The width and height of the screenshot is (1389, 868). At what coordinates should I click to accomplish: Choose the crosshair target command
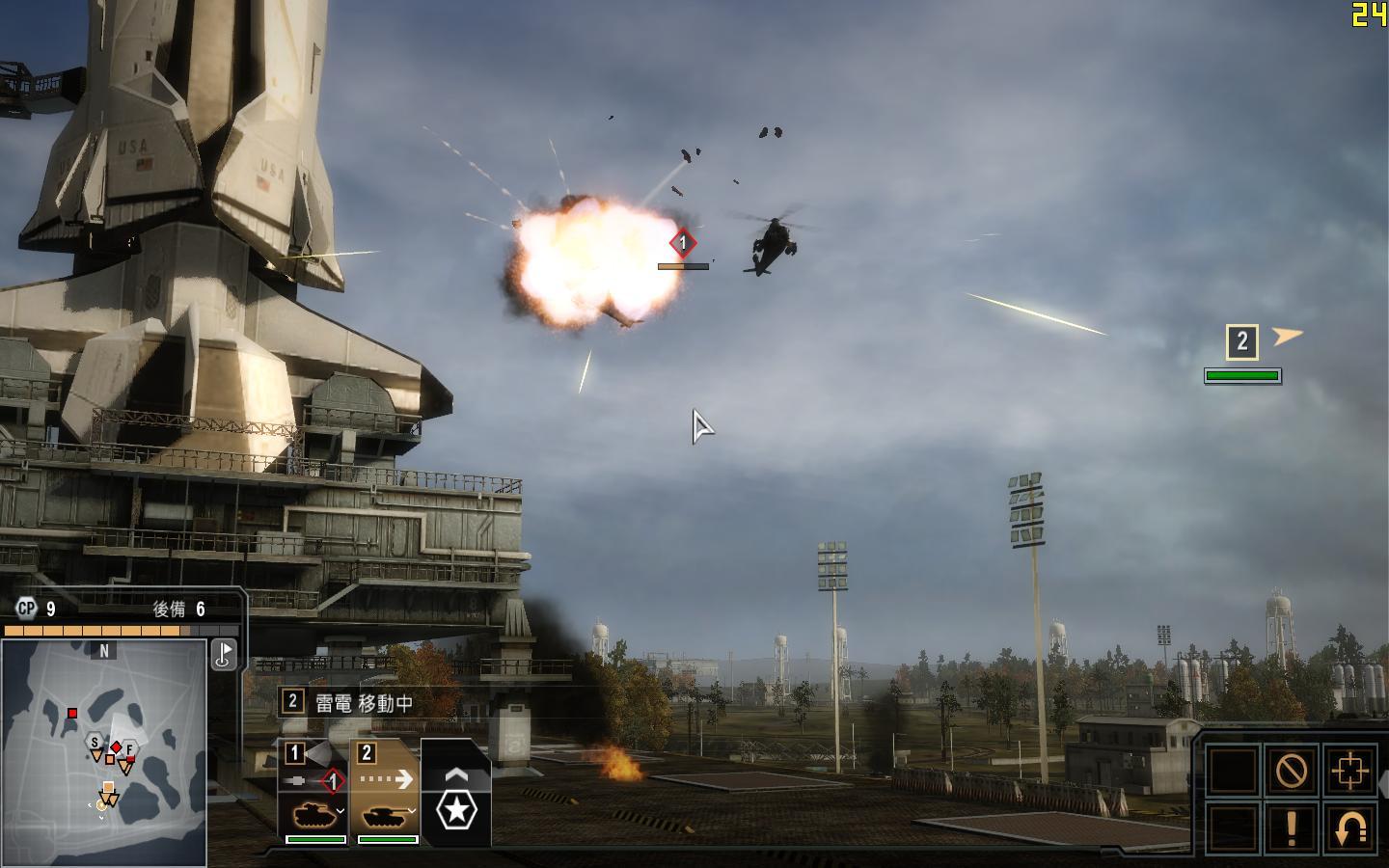pos(1348,770)
